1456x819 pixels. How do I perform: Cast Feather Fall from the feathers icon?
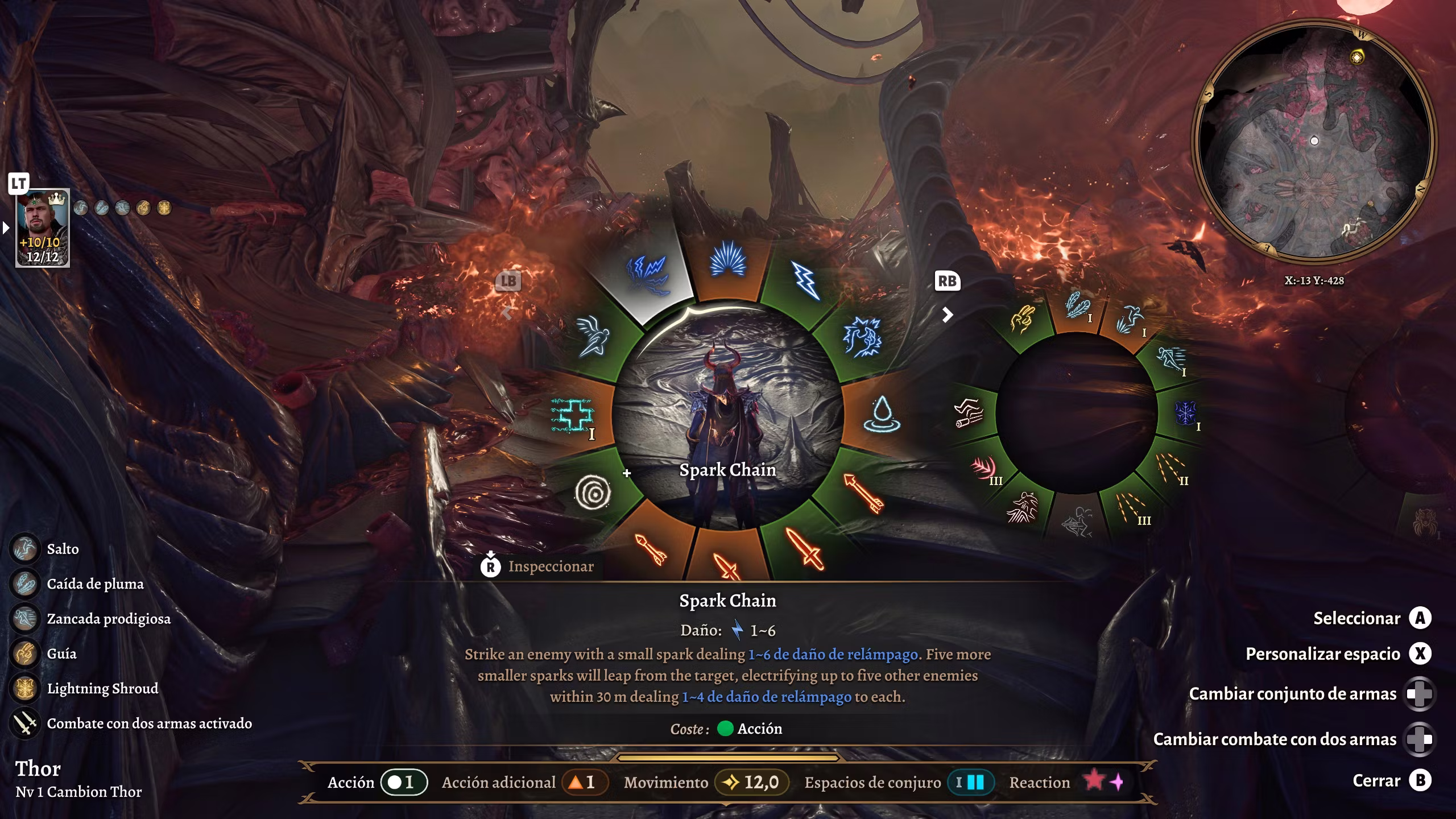pyautogui.click(x=1076, y=306)
